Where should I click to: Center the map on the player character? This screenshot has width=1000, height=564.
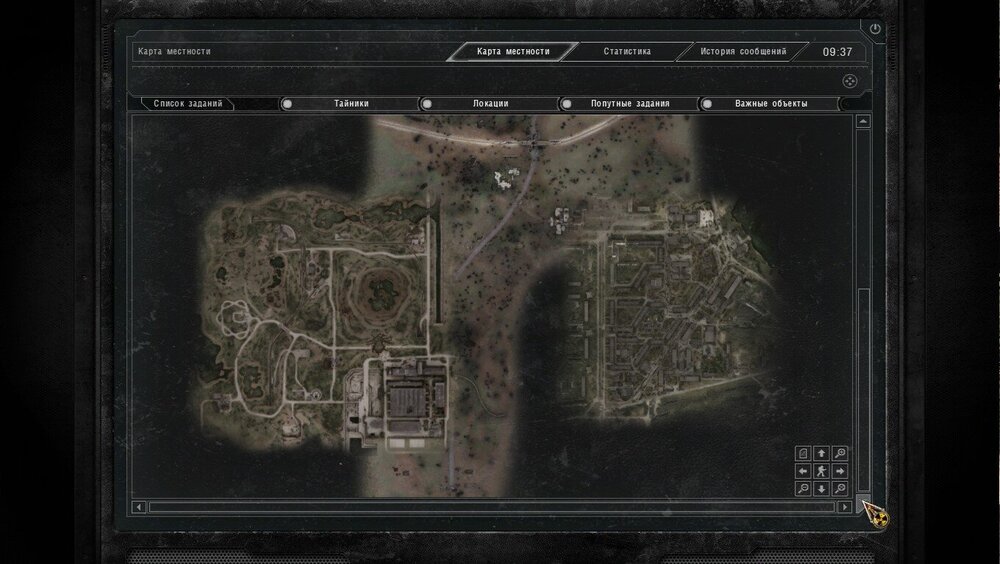click(x=821, y=471)
